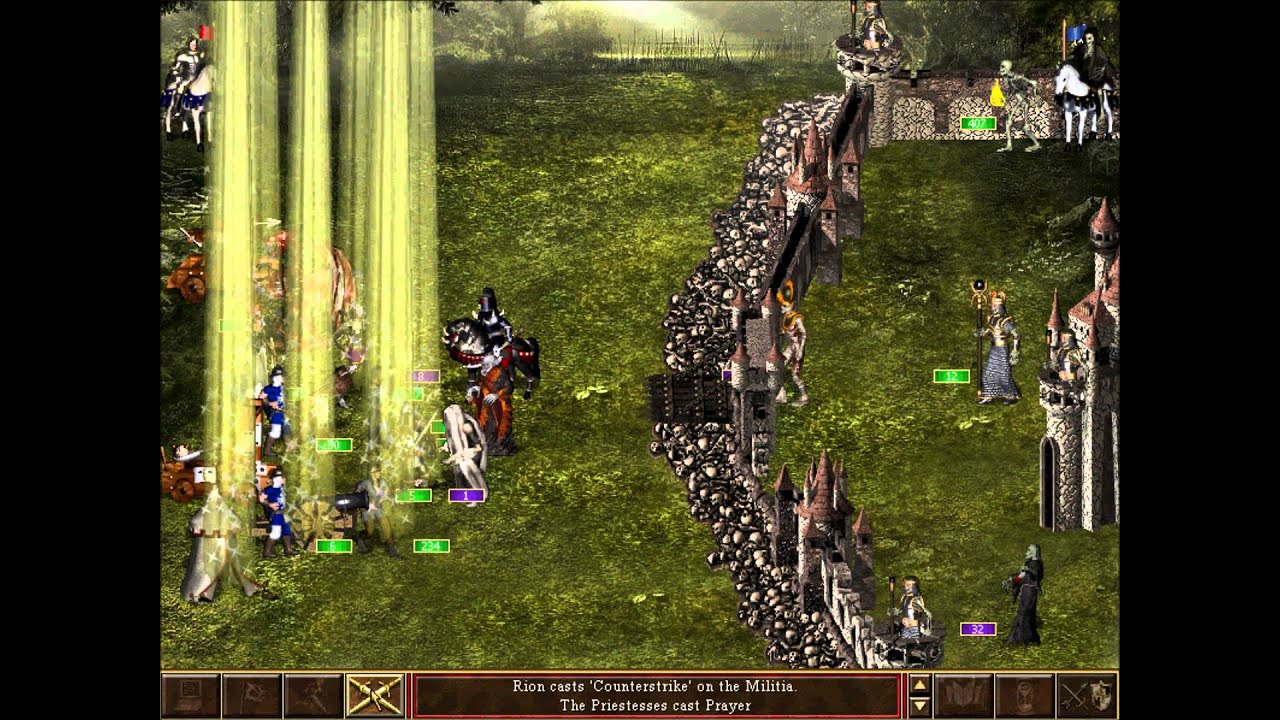This screenshot has width=1280, height=720.
Task: Open the combat options computer button
Action: 190,695
